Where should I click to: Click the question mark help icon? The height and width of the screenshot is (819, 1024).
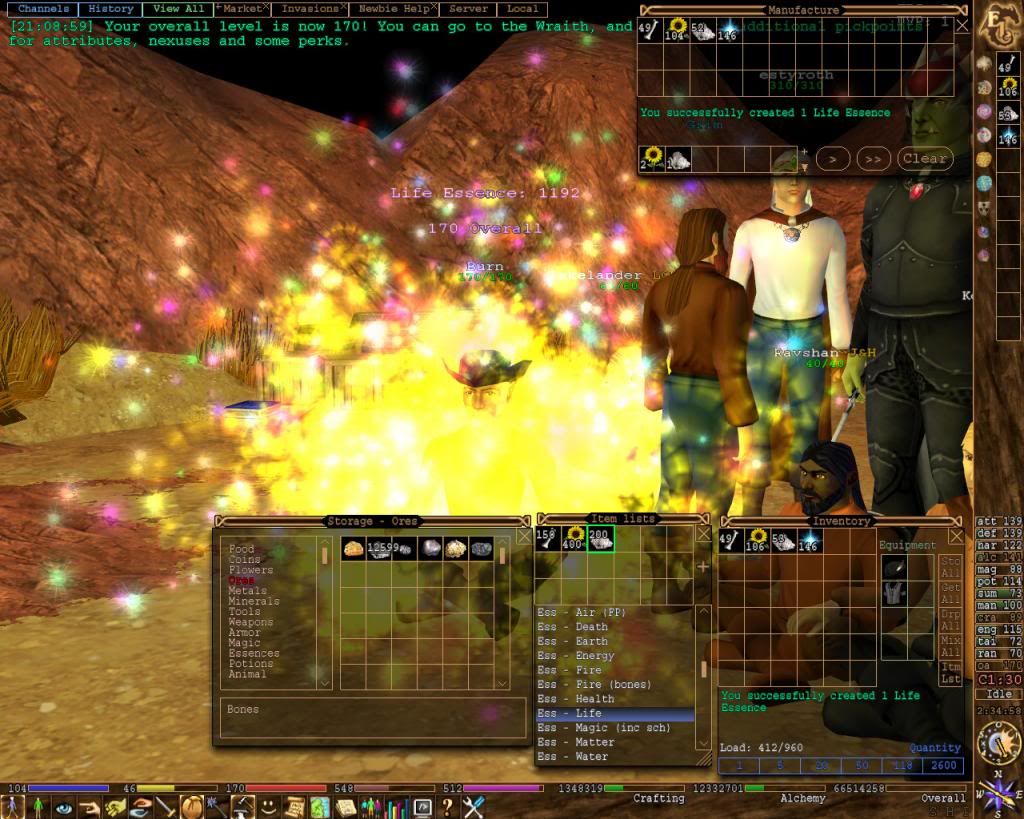[448, 806]
